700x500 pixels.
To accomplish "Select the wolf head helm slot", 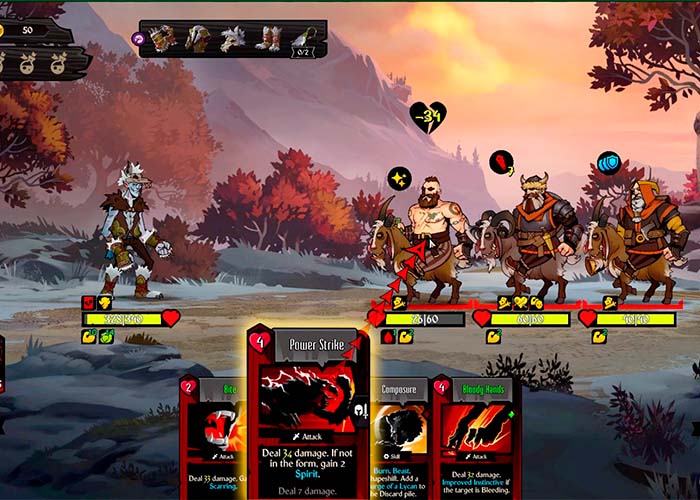I will tap(232, 38).
